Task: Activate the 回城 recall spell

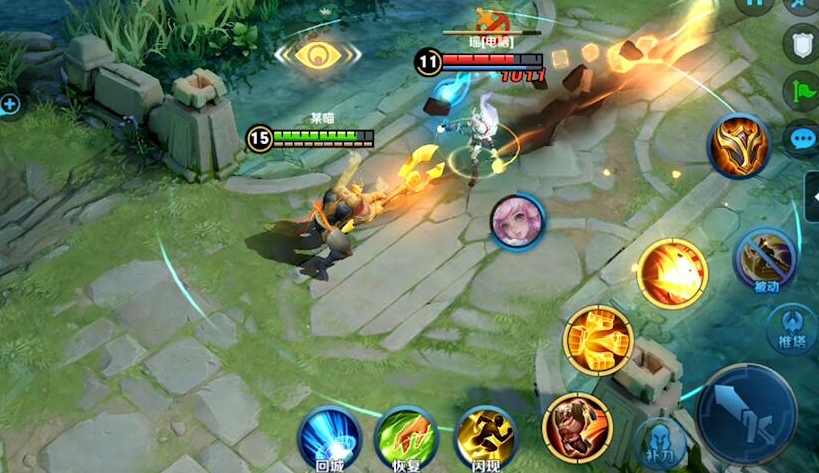Action: [x=329, y=436]
